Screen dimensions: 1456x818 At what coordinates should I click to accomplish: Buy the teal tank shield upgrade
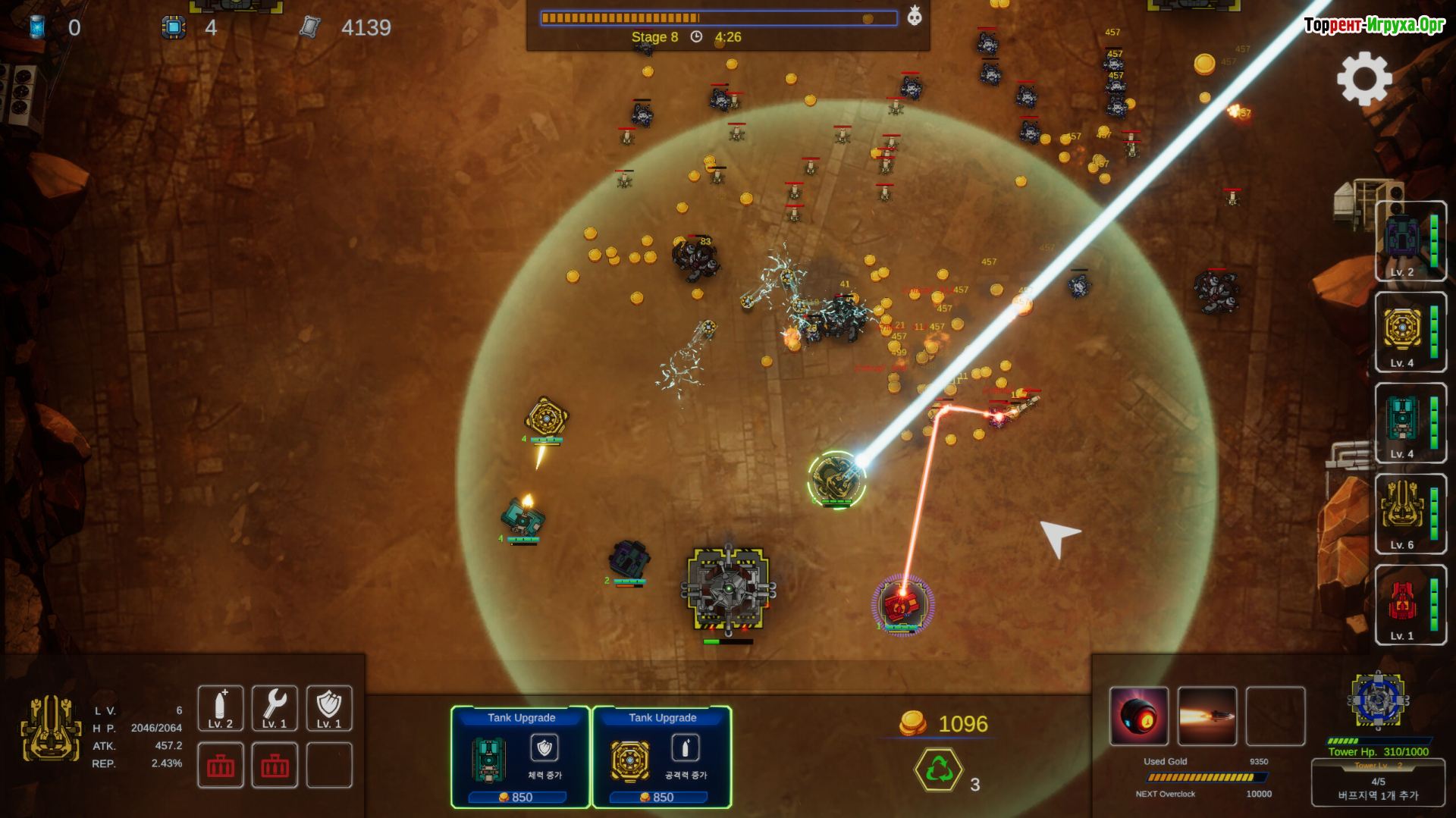point(520,757)
